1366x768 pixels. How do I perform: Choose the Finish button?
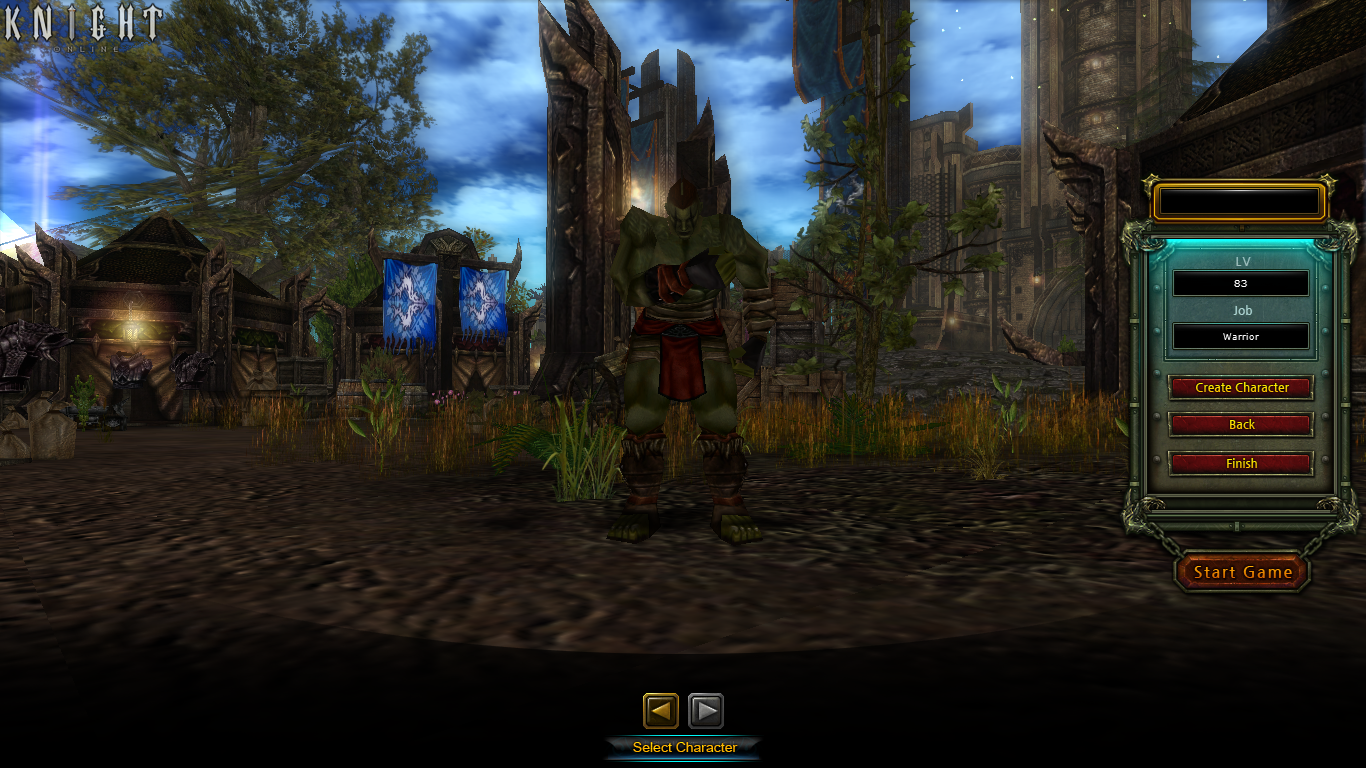[1241, 464]
